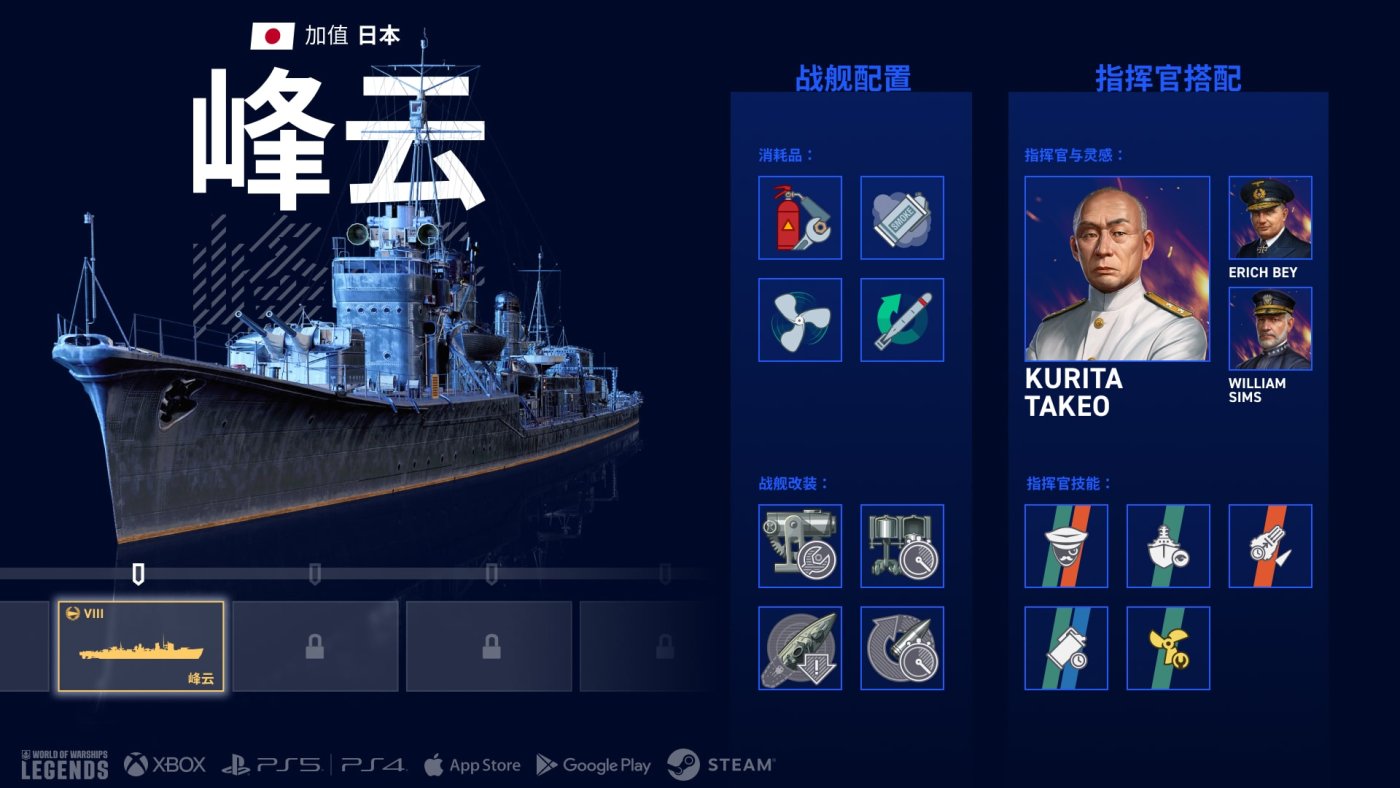Select the Torpedo Reload Booster consumable

pyautogui.click(x=902, y=320)
